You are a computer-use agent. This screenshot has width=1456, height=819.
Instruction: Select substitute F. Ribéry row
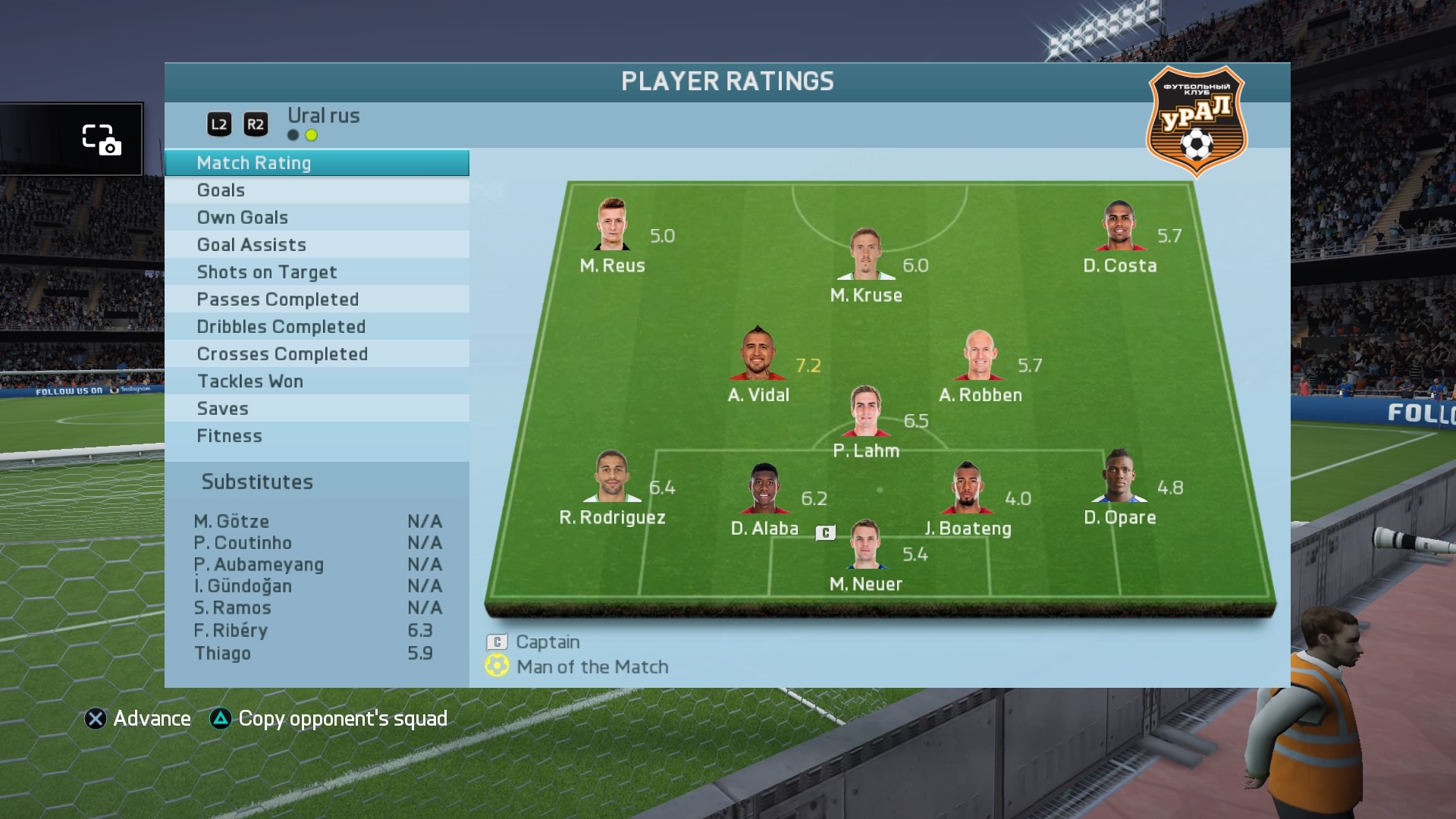pyautogui.click(x=313, y=631)
